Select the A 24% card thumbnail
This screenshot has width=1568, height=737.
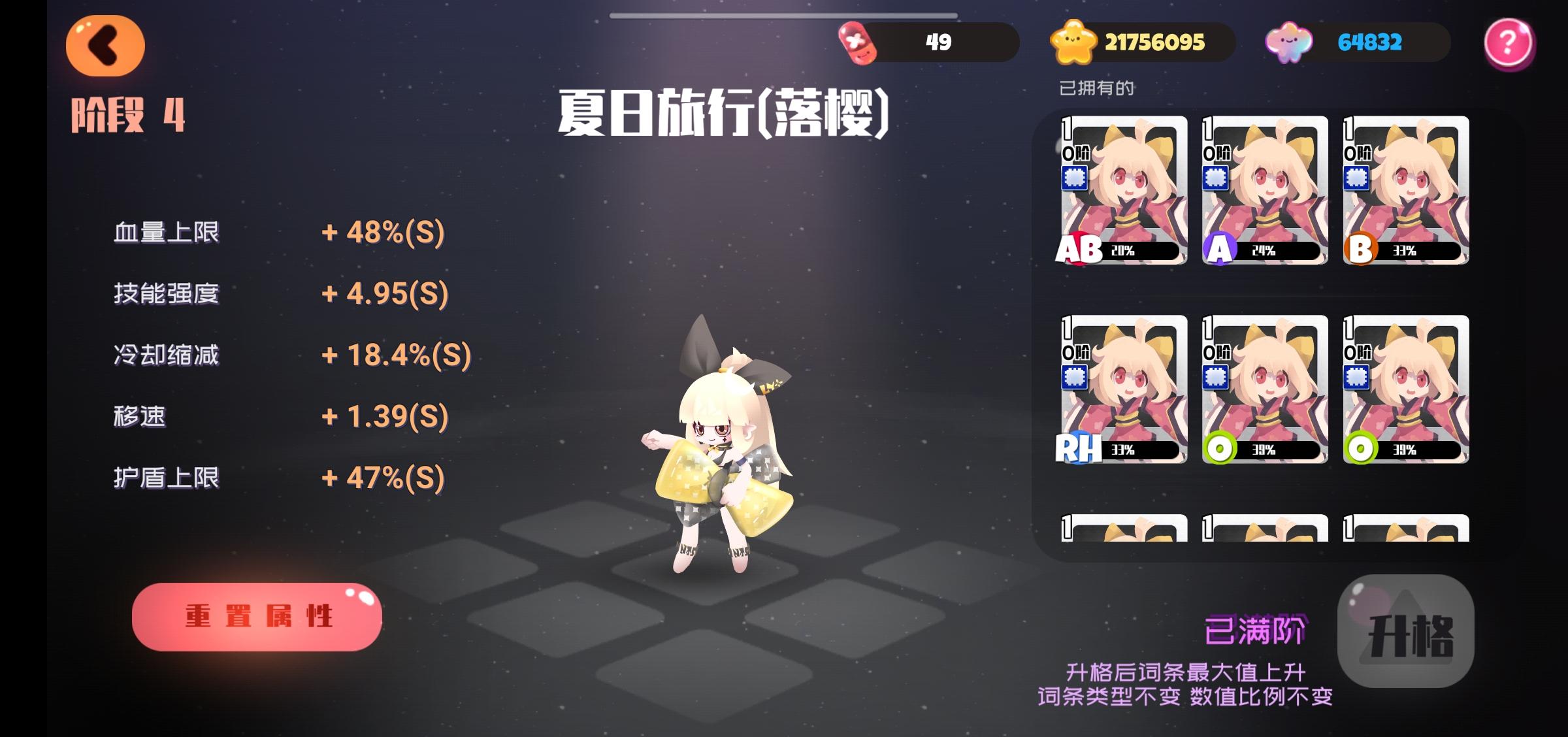pyautogui.click(x=1264, y=188)
